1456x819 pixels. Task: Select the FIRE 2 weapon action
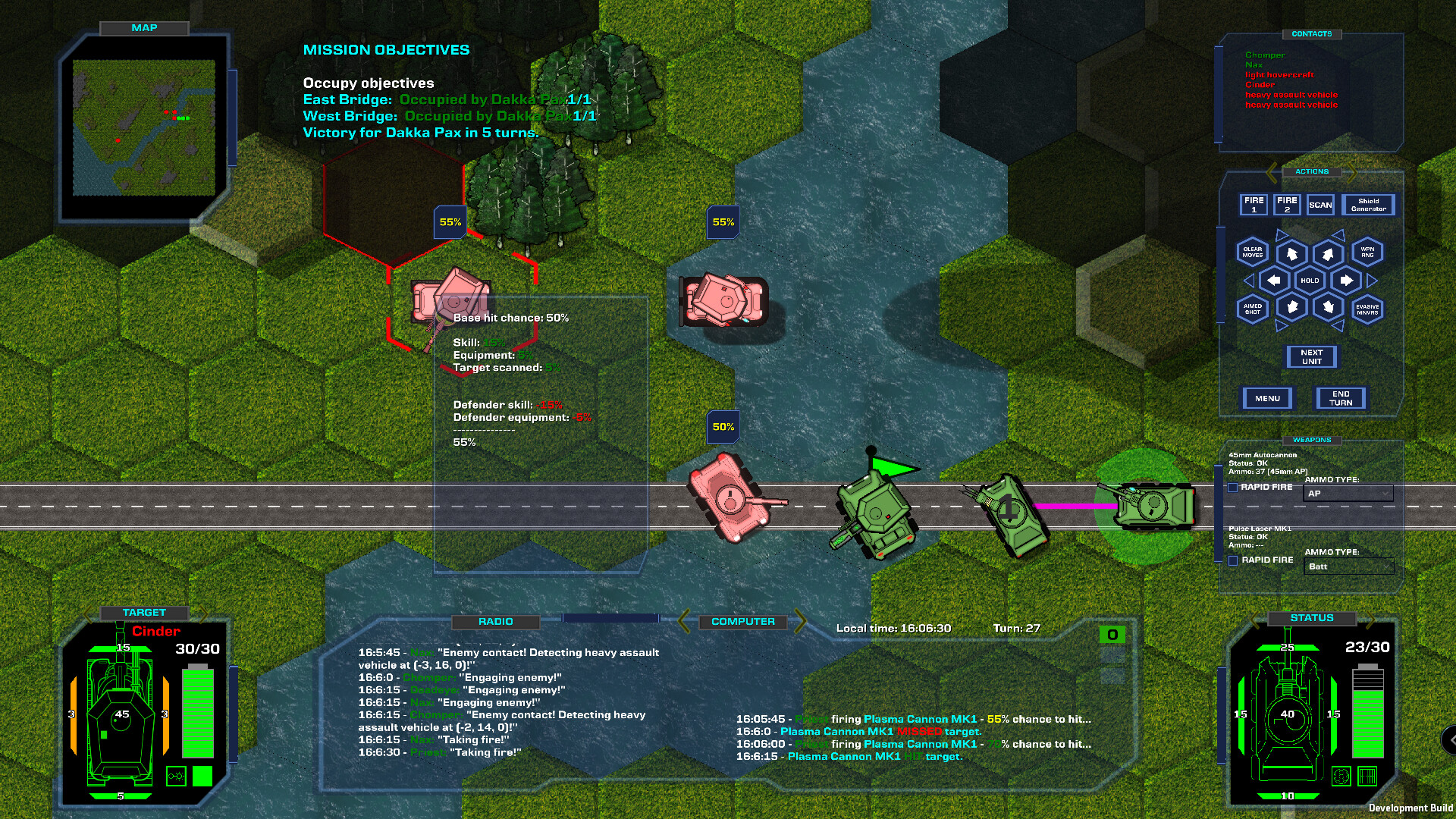(1287, 204)
